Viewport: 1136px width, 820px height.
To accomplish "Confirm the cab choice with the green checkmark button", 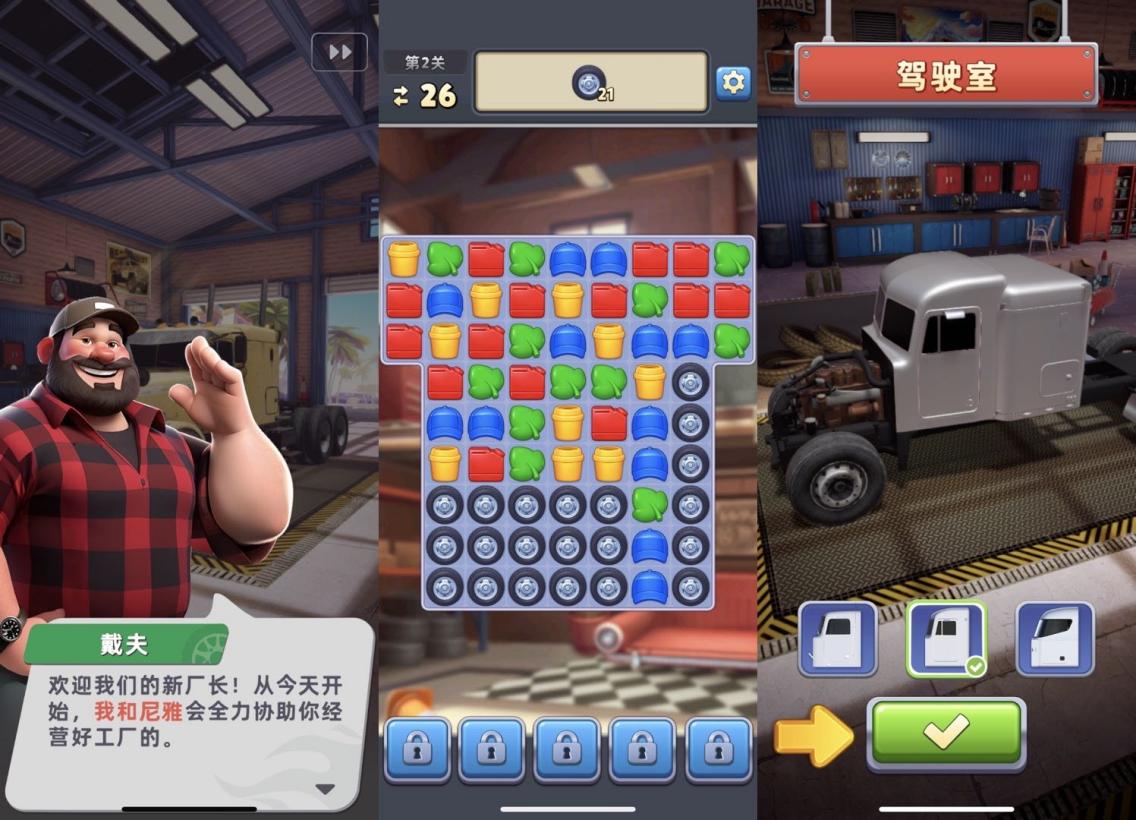I will coord(945,732).
